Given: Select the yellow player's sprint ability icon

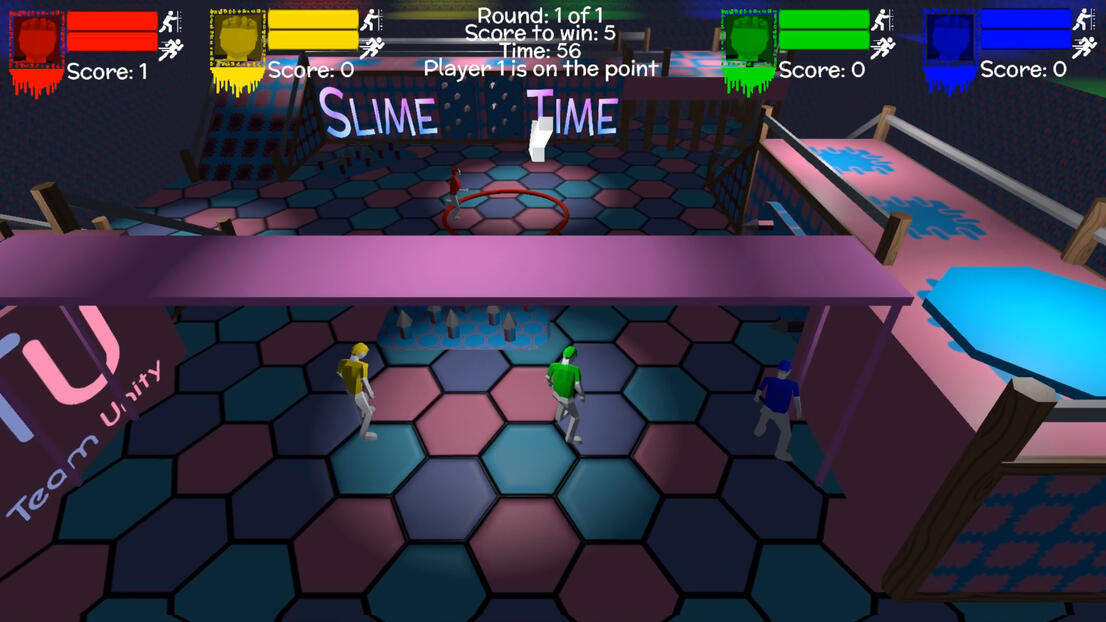Looking at the screenshot, I should 372,47.
